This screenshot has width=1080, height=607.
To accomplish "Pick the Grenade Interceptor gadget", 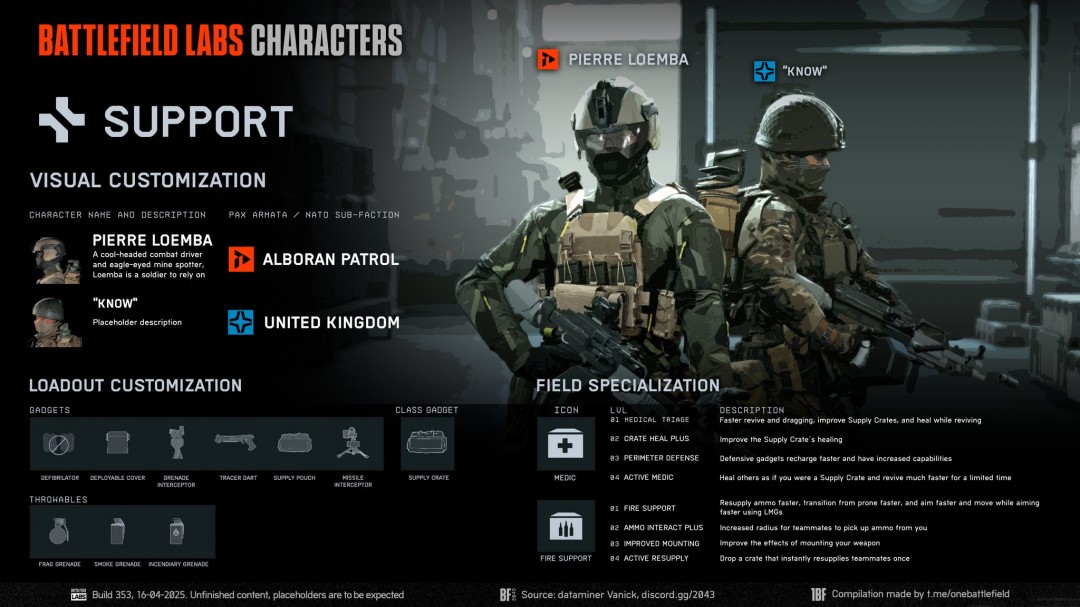I will [x=176, y=443].
